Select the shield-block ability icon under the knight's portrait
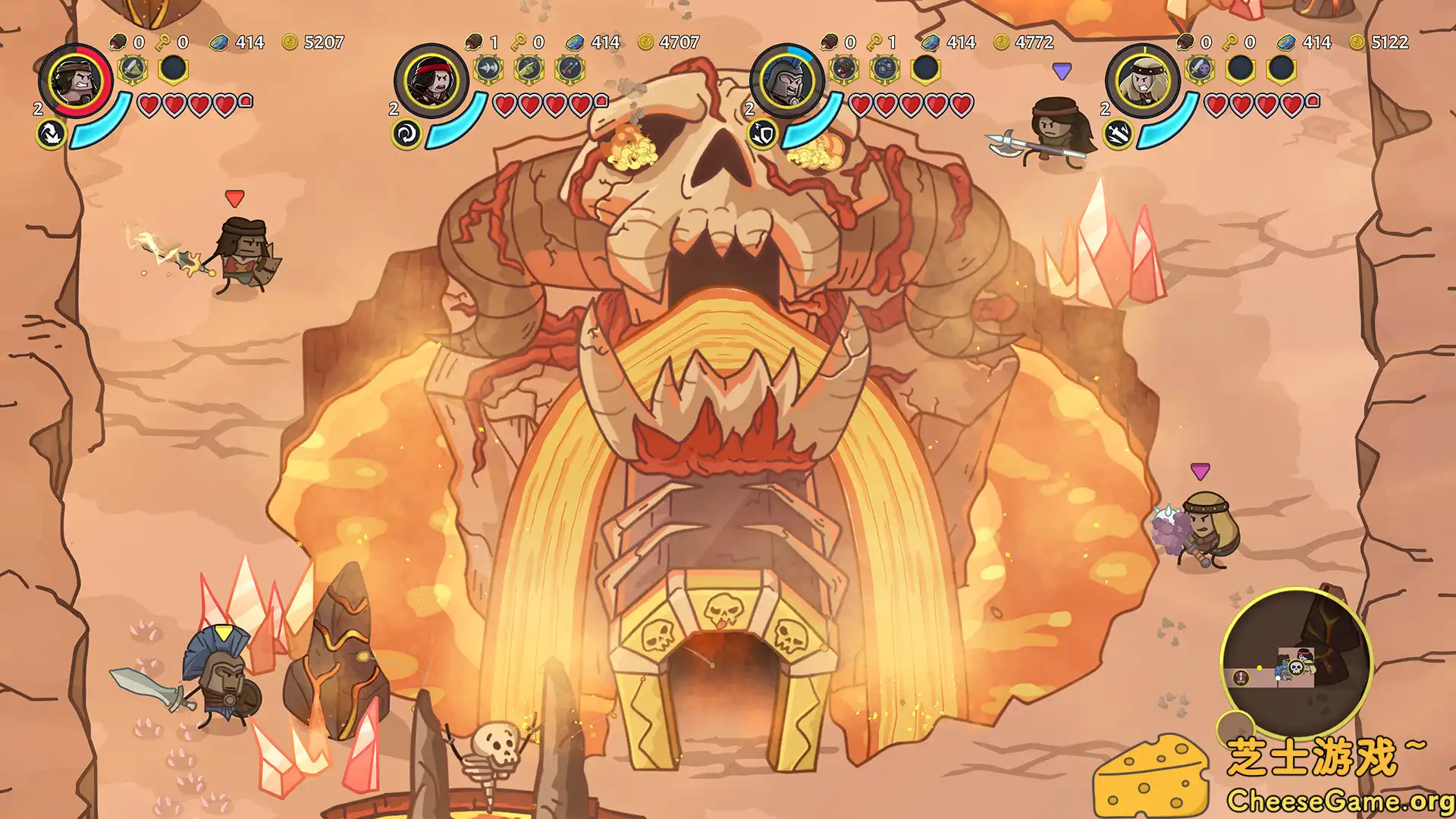The height and width of the screenshot is (819, 1456). pyautogui.click(x=762, y=134)
